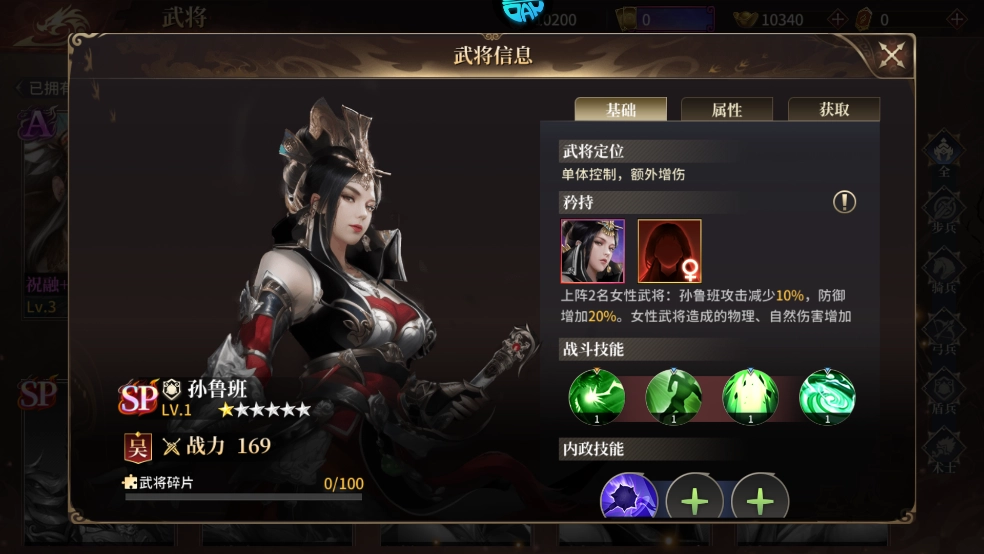
Task: Select the red female silhouette slot
Action: tap(670, 251)
